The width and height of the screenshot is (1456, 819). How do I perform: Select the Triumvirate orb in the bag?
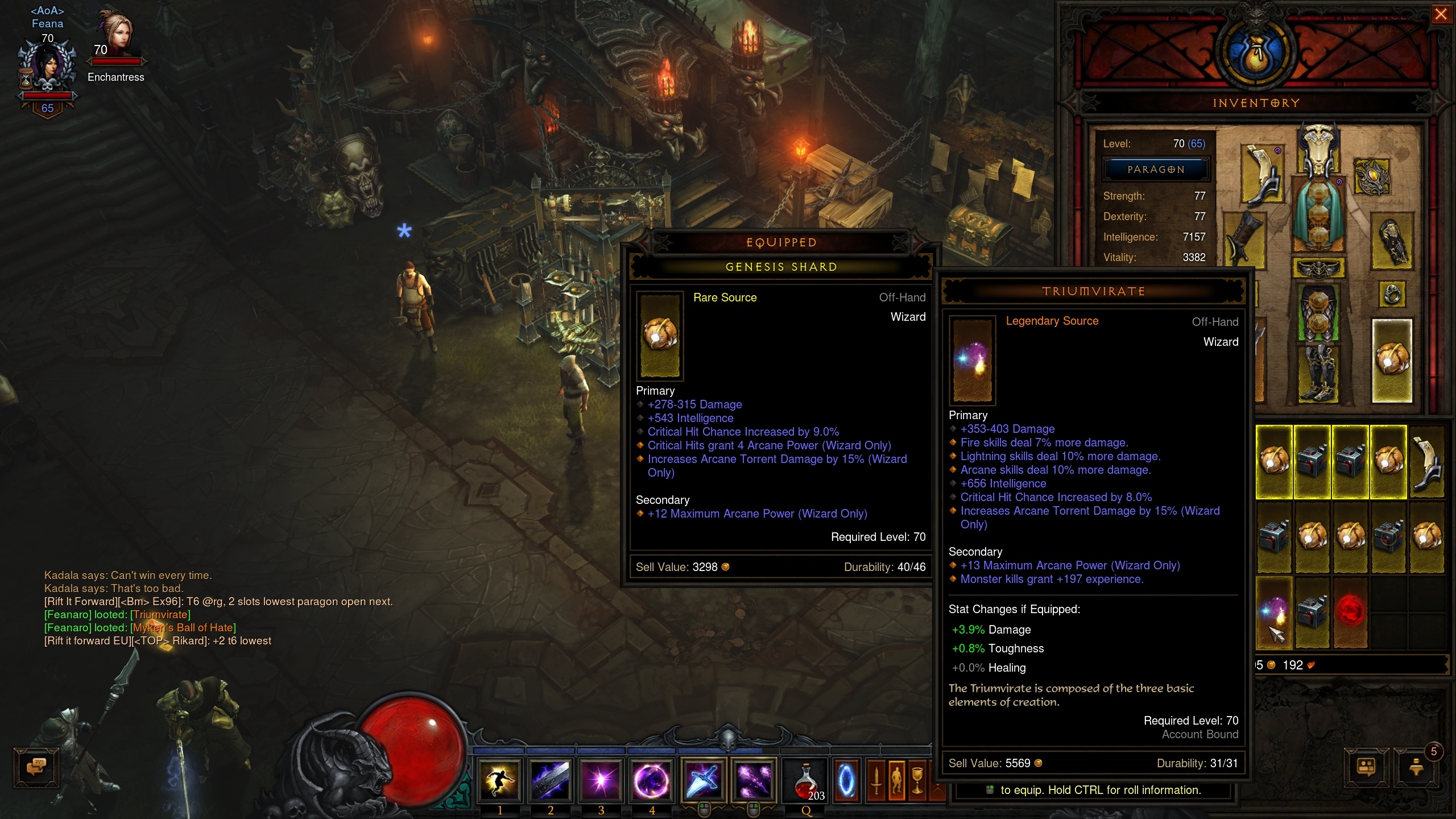point(1274,613)
